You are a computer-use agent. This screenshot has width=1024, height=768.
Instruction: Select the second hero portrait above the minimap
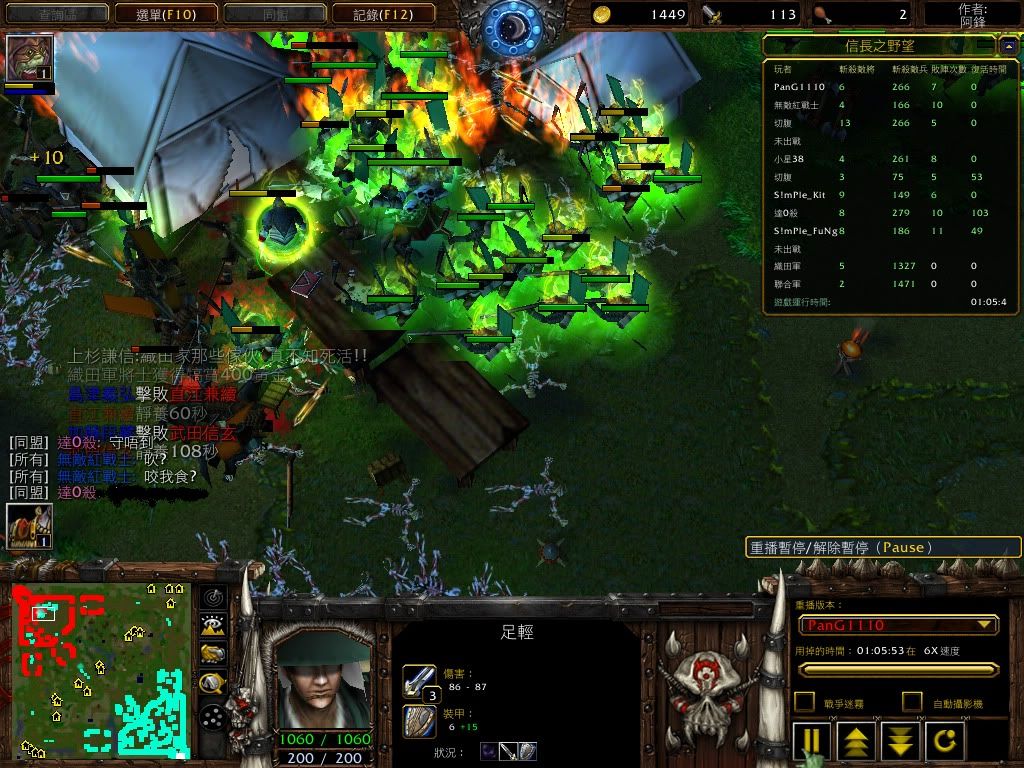tap(28, 526)
